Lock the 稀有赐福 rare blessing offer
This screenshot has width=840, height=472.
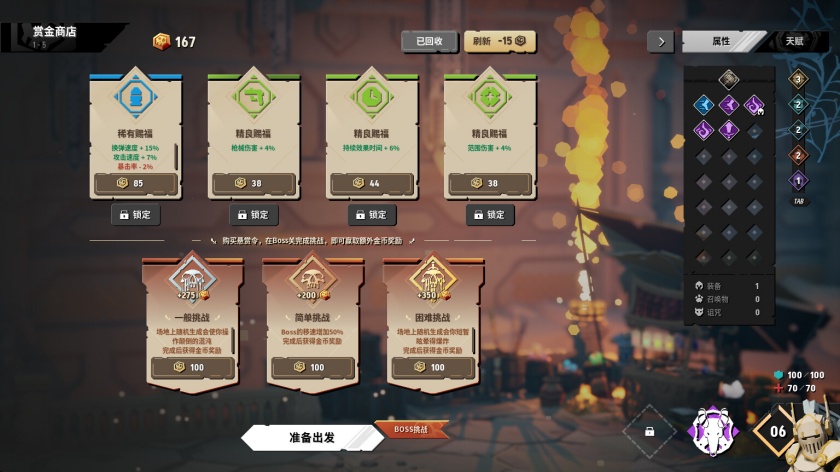136,214
